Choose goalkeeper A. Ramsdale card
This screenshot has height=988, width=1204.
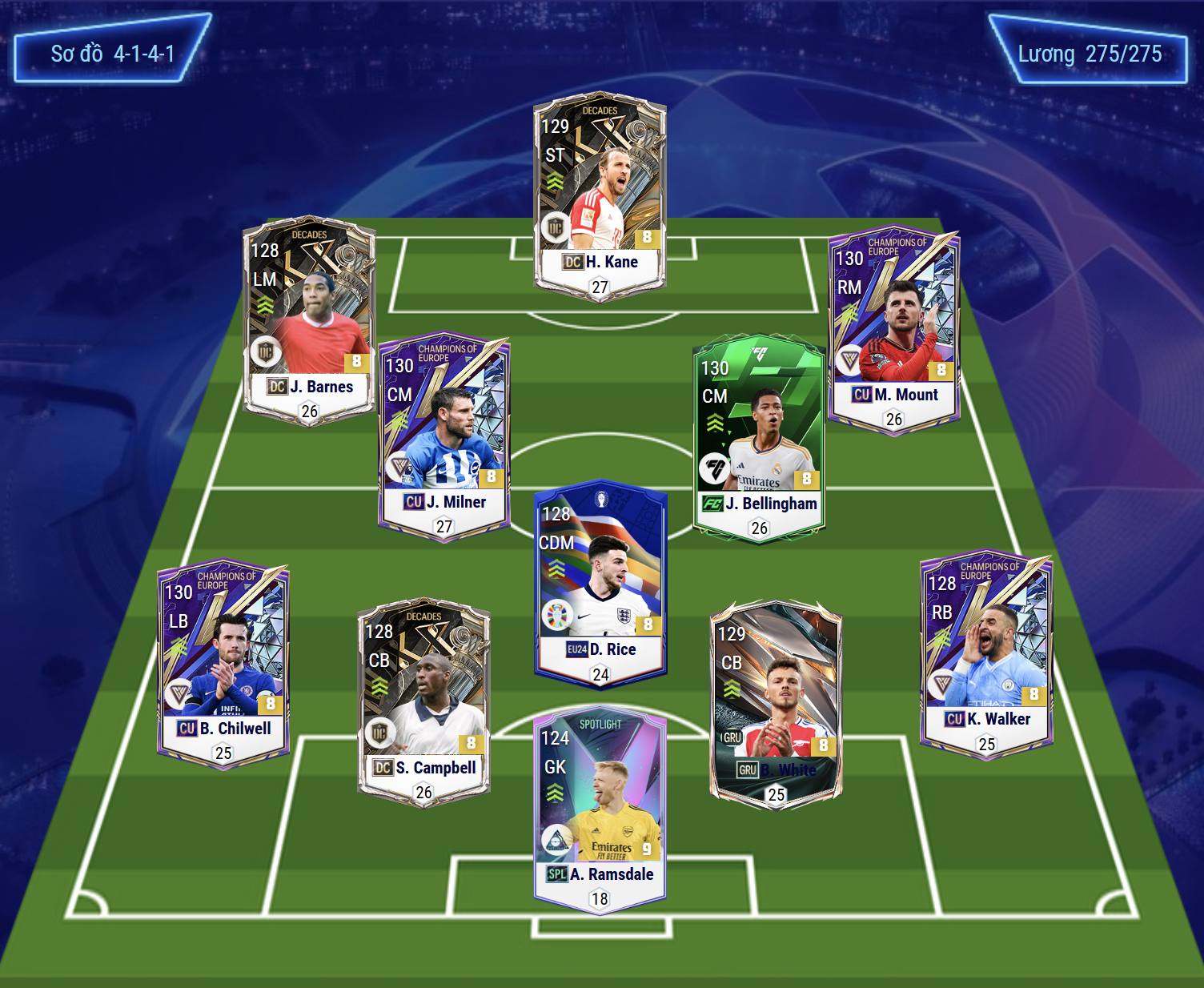[x=600, y=809]
